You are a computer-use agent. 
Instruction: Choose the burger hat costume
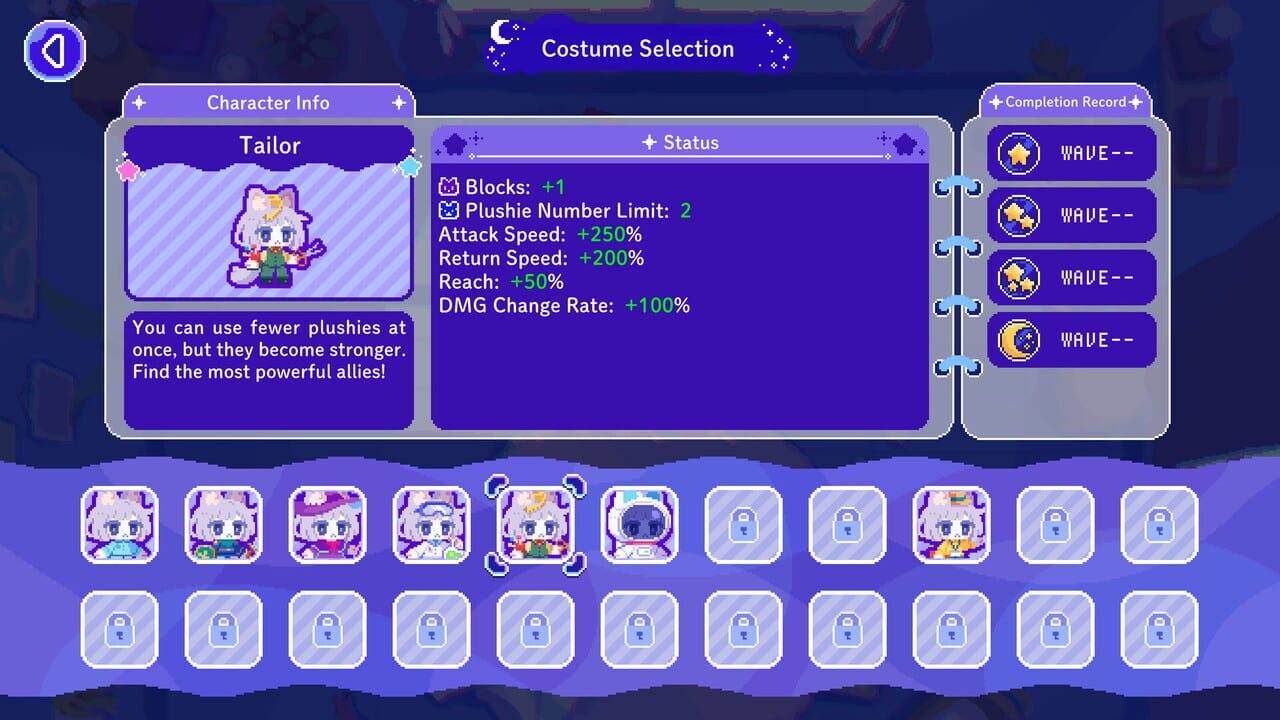(952, 525)
